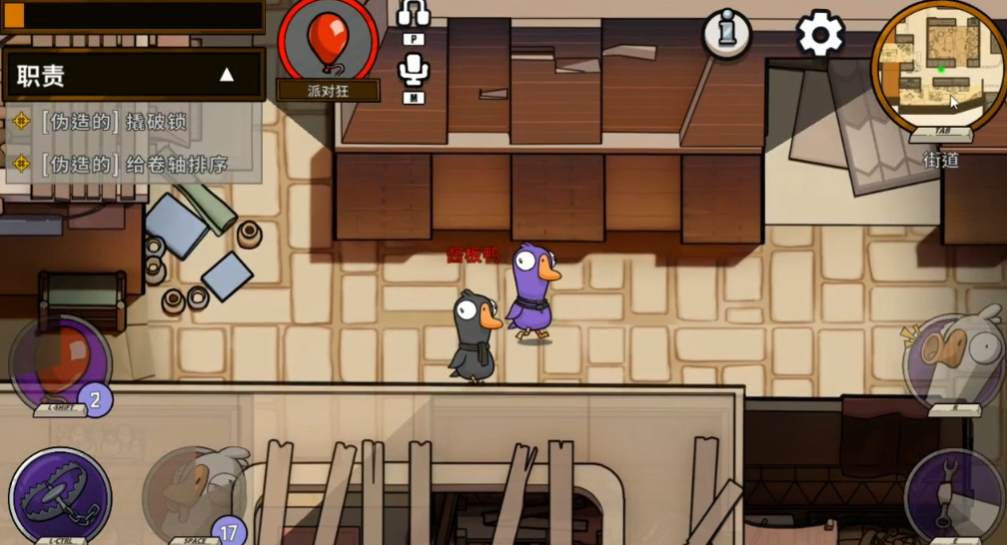Open the info button
The height and width of the screenshot is (545, 1007).
(x=727, y=33)
